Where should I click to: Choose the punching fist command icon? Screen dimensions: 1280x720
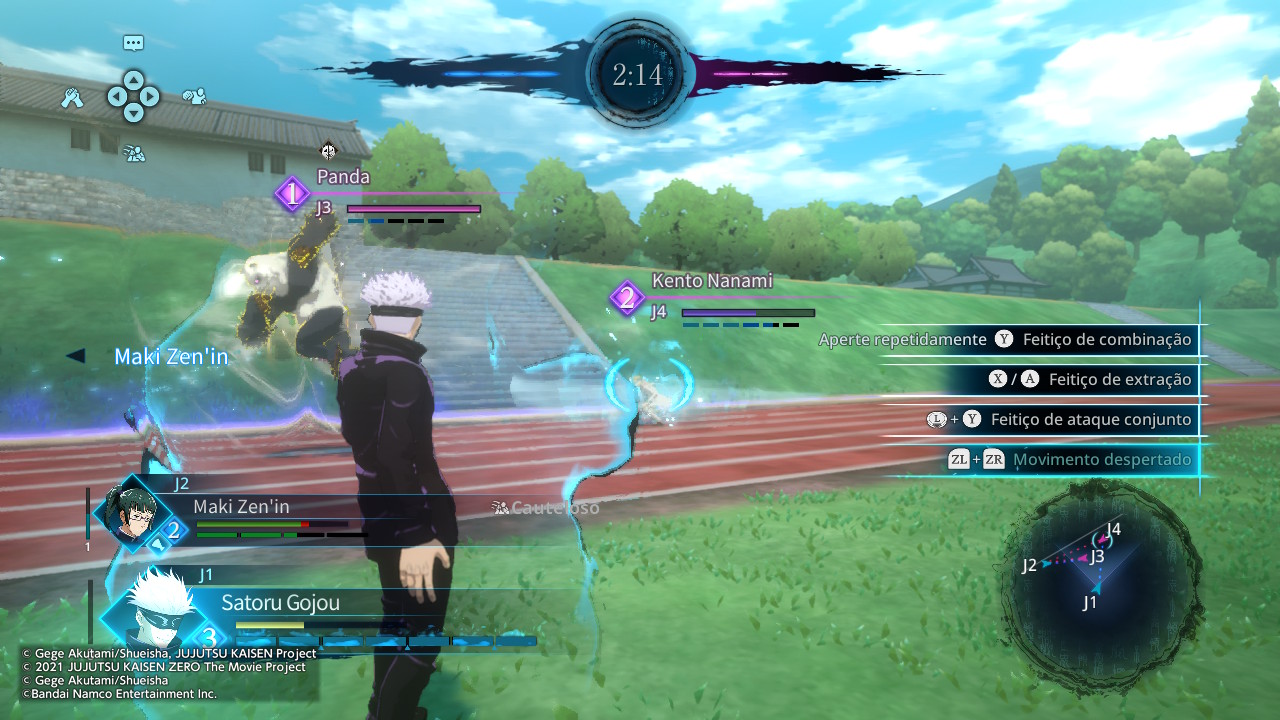pos(194,97)
